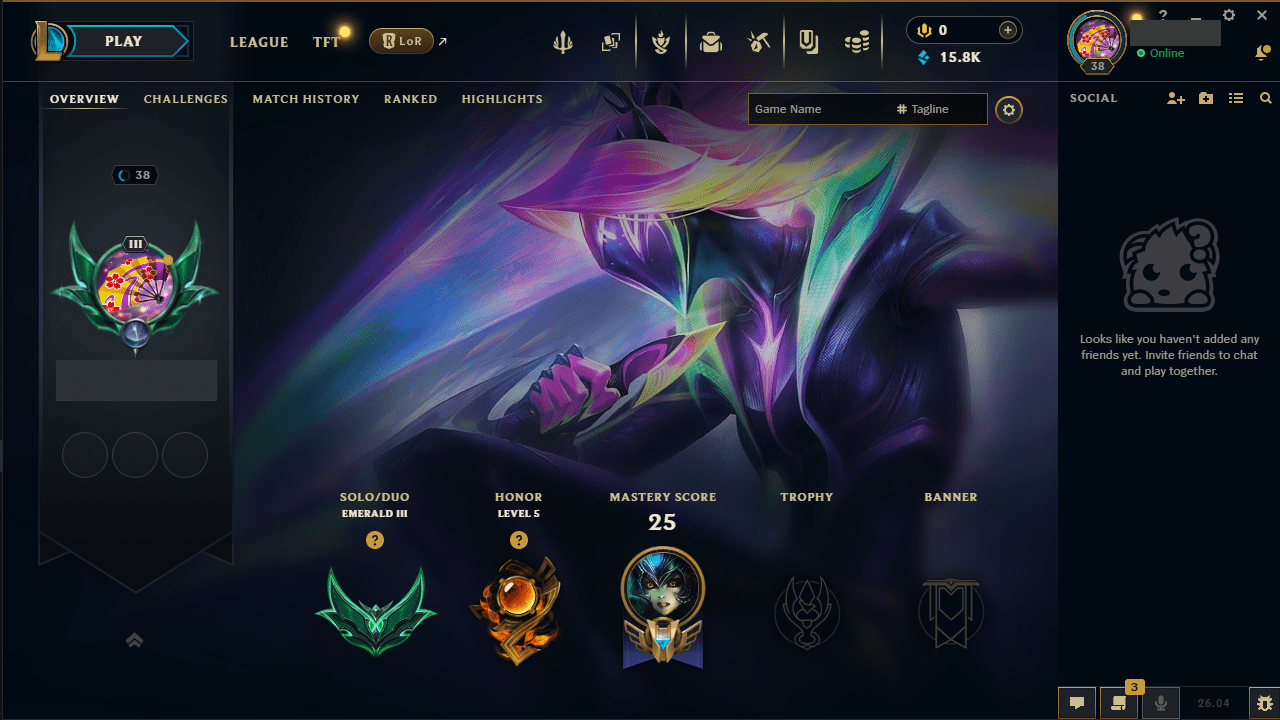Image resolution: width=1280 pixels, height=720 pixels.
Task: Select the RANKED tab
Action: tap(410, 99)
